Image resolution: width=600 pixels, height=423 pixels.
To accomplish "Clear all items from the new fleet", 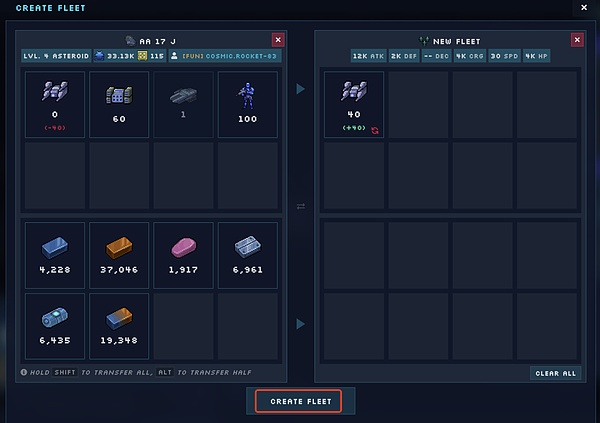I will tap(556, 373).
